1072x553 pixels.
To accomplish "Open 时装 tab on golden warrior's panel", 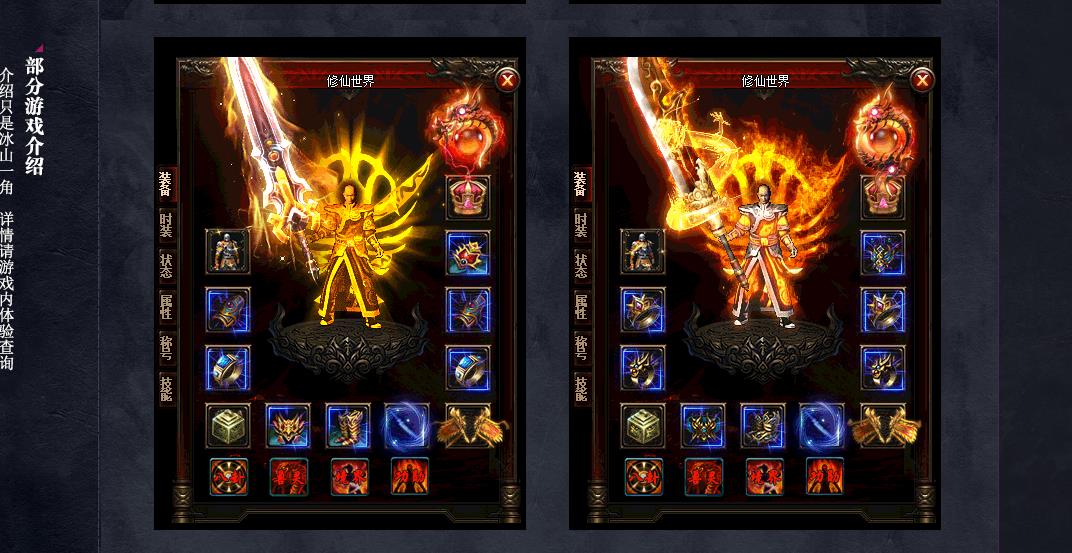I will [166, 225].
